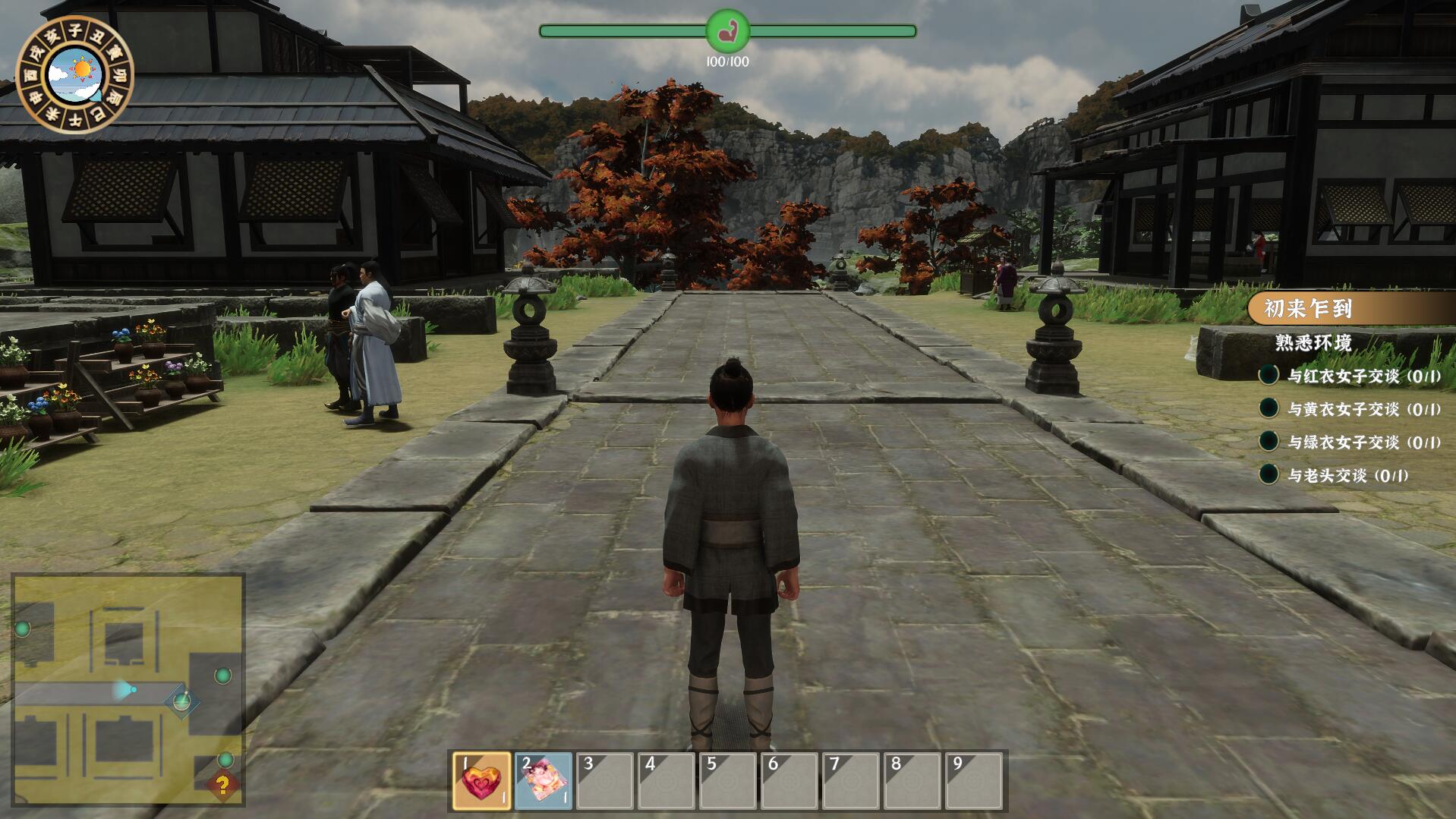Click the yellow question mark marker on minimap
Screen dimensions: 1456x819
(222, 784)
